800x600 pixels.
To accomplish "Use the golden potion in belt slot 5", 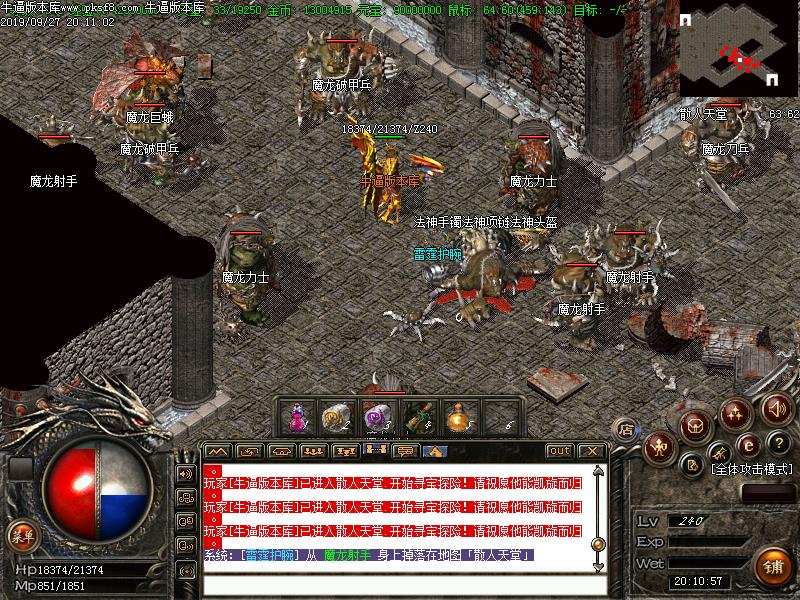I will click(x=460, y=415).
